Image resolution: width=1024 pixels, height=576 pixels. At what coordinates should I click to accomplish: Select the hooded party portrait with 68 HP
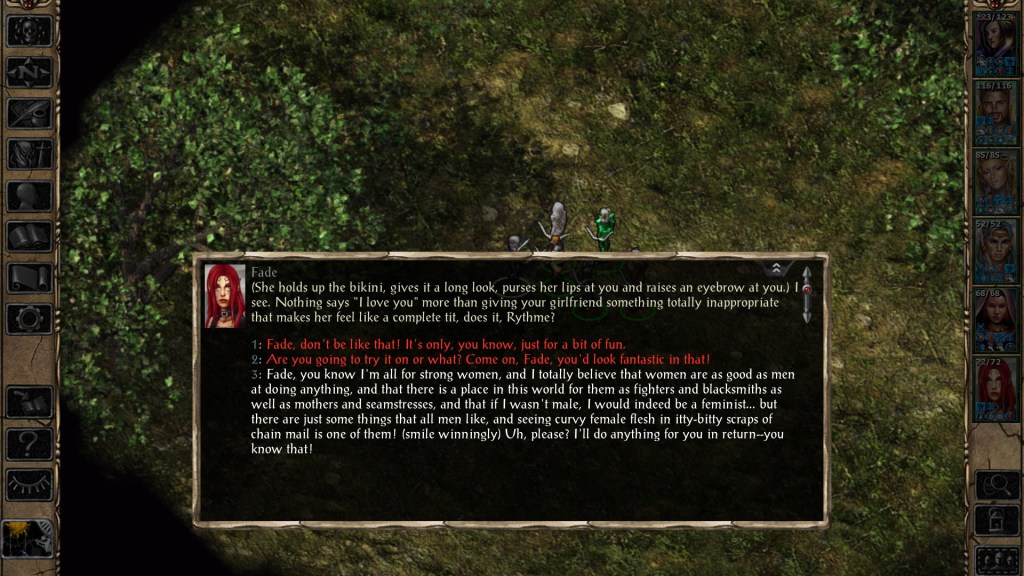pos(995,322)
